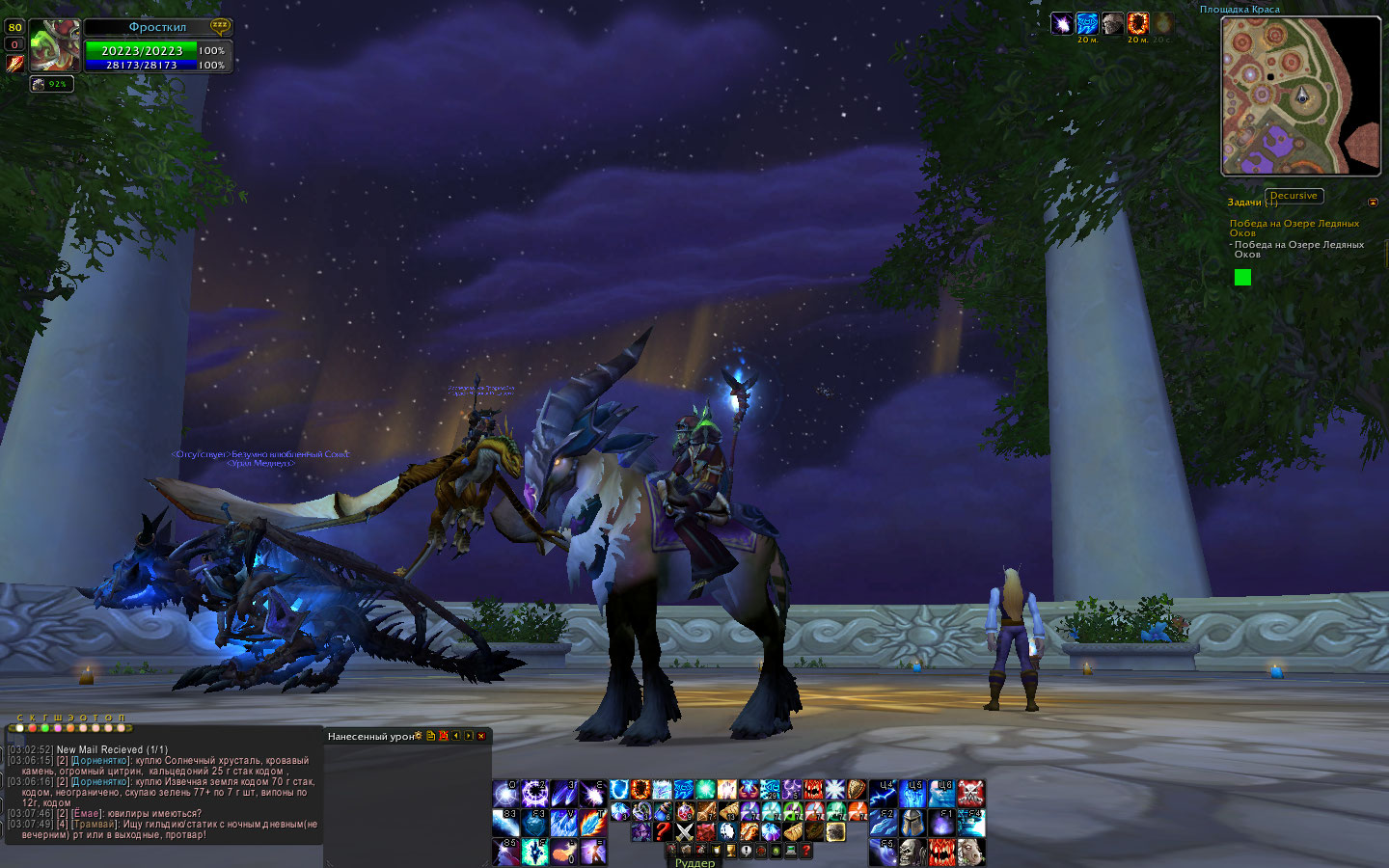Close the Нанесенный урон damage meter window
The image size is (1389, 868).
481,736
